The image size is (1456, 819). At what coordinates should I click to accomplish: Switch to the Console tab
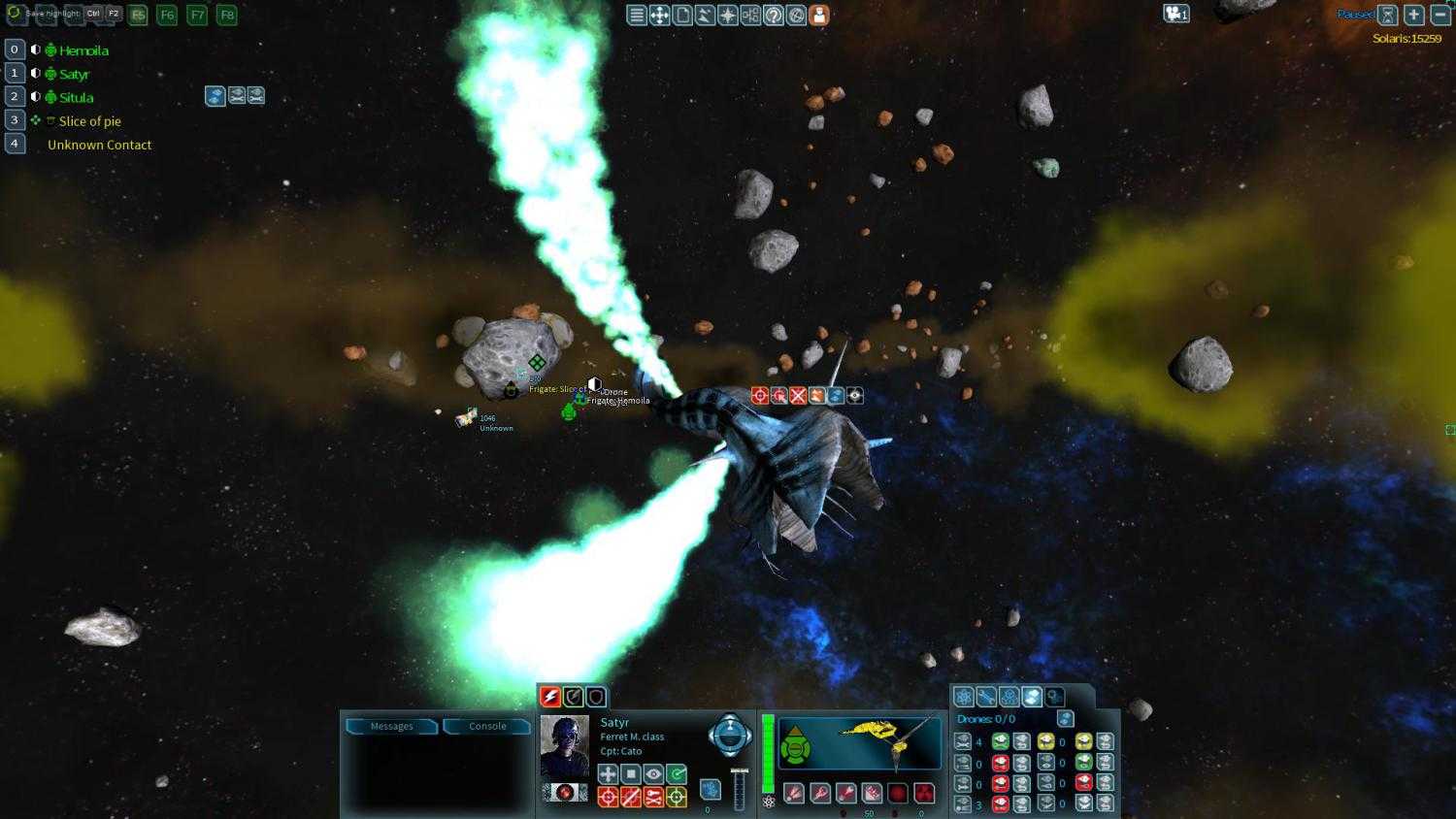[485, 726]
